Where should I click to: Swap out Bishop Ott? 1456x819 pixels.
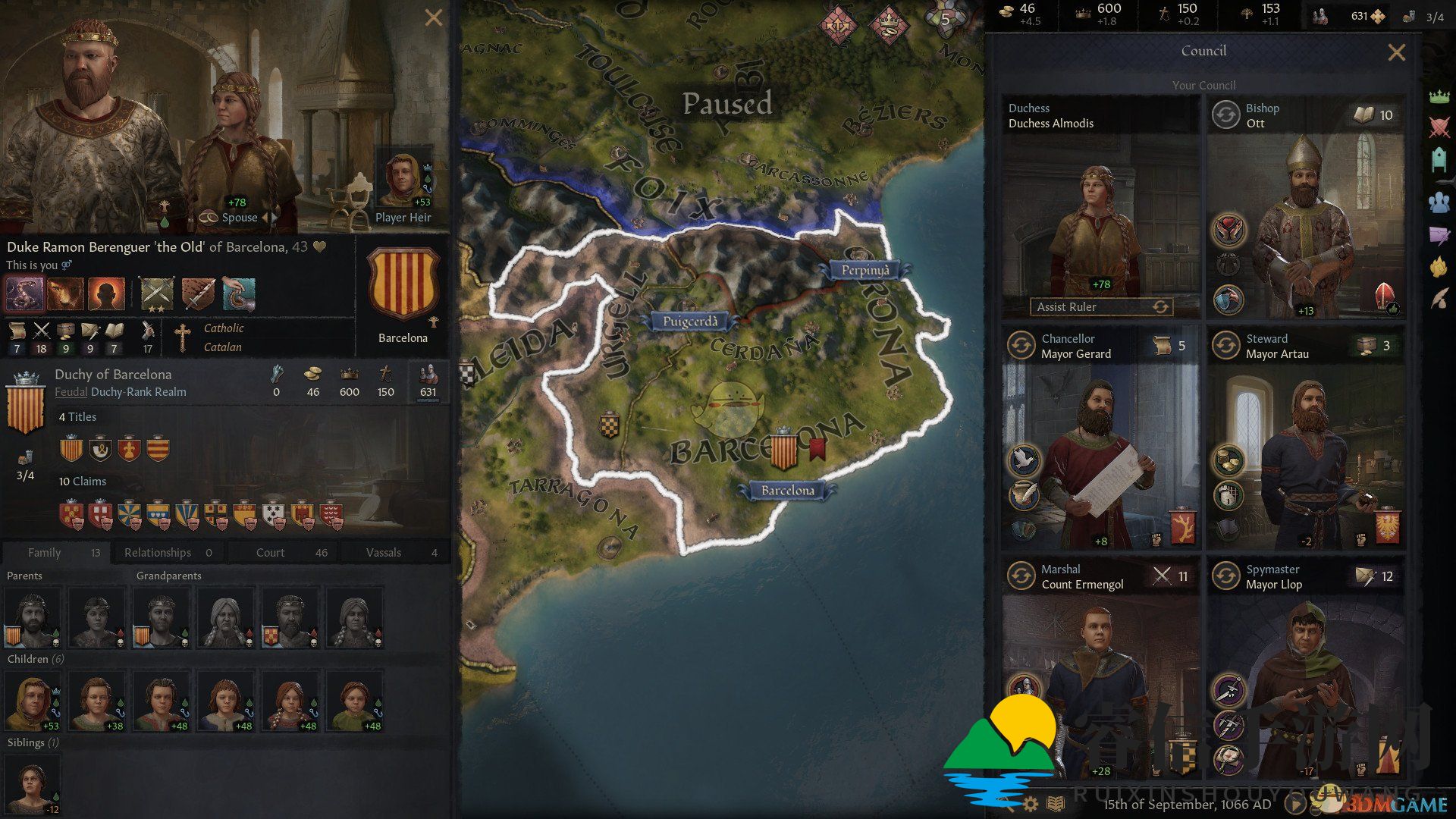[1226, 115]
